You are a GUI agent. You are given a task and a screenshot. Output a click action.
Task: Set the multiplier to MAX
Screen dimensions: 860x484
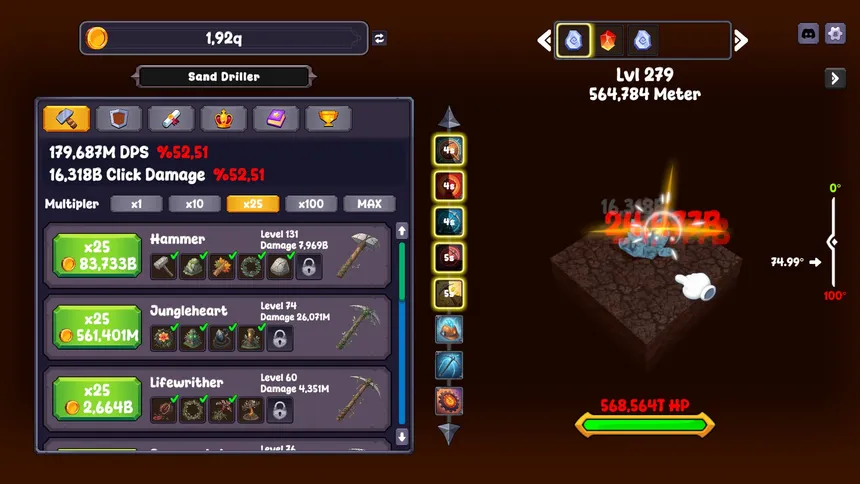pos(369,204)
